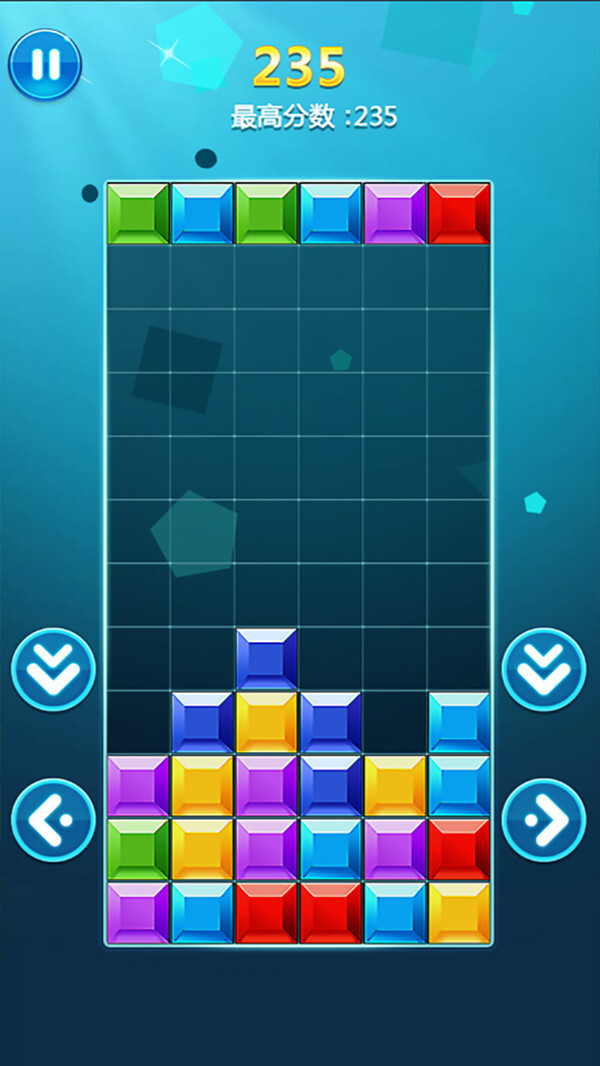Viewport: 600px width, 1066px height.
Task: Pause the game with the pause button
Action: pyautogui.click(x=45, y=64)
